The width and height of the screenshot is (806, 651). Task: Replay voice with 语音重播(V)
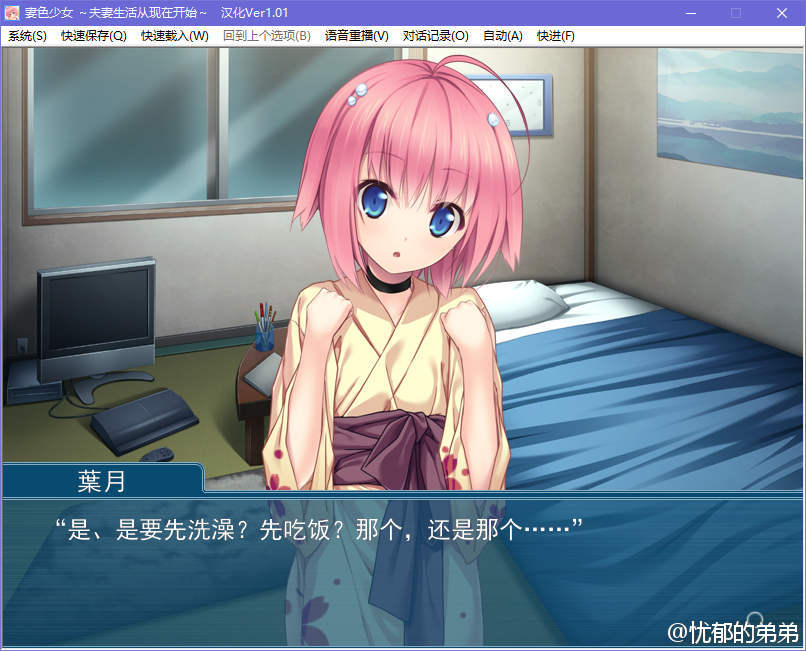click(356, 36)
